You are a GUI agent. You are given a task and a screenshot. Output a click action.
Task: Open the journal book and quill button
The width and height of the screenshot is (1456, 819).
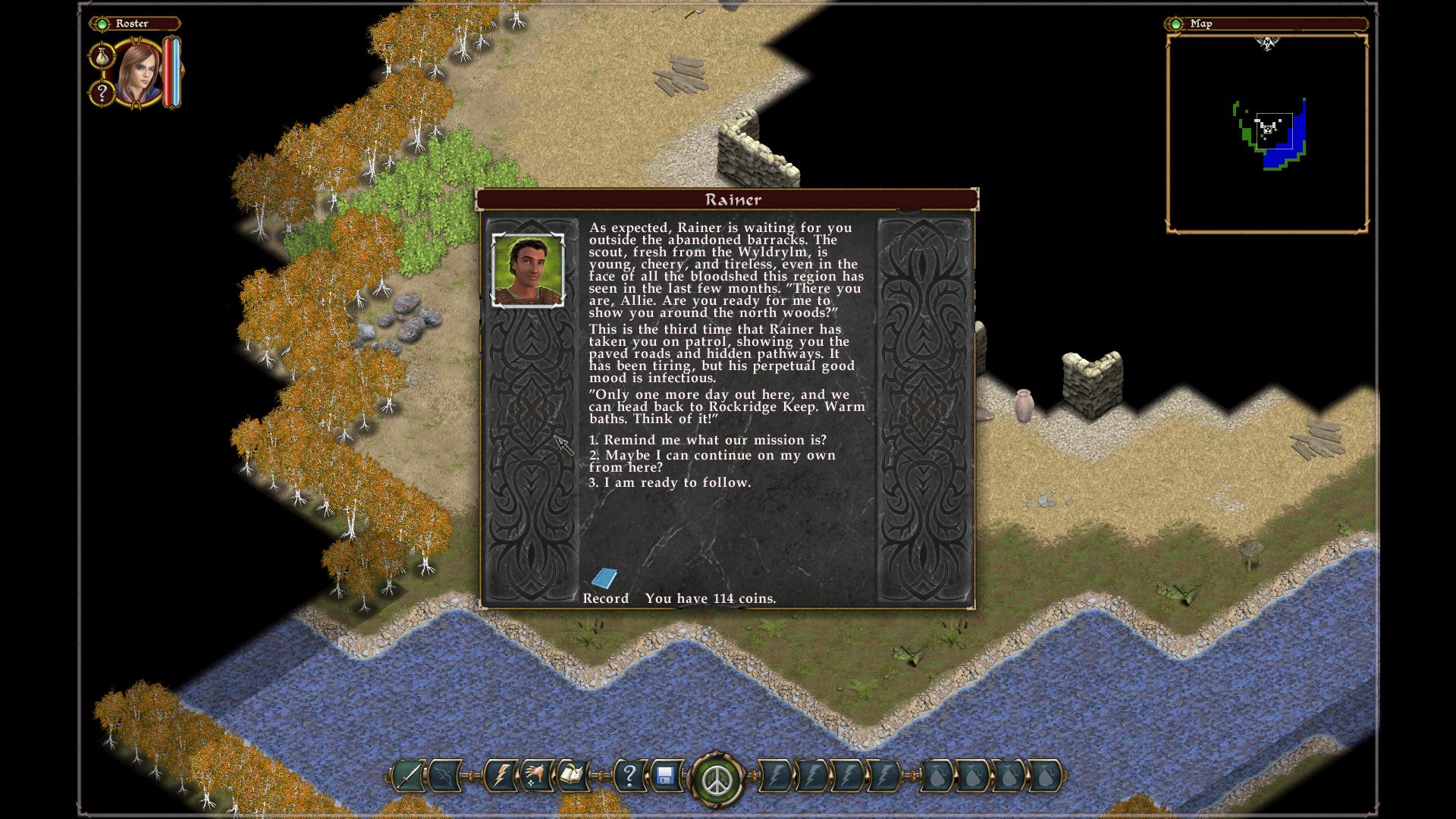click(x=572, y=777)
